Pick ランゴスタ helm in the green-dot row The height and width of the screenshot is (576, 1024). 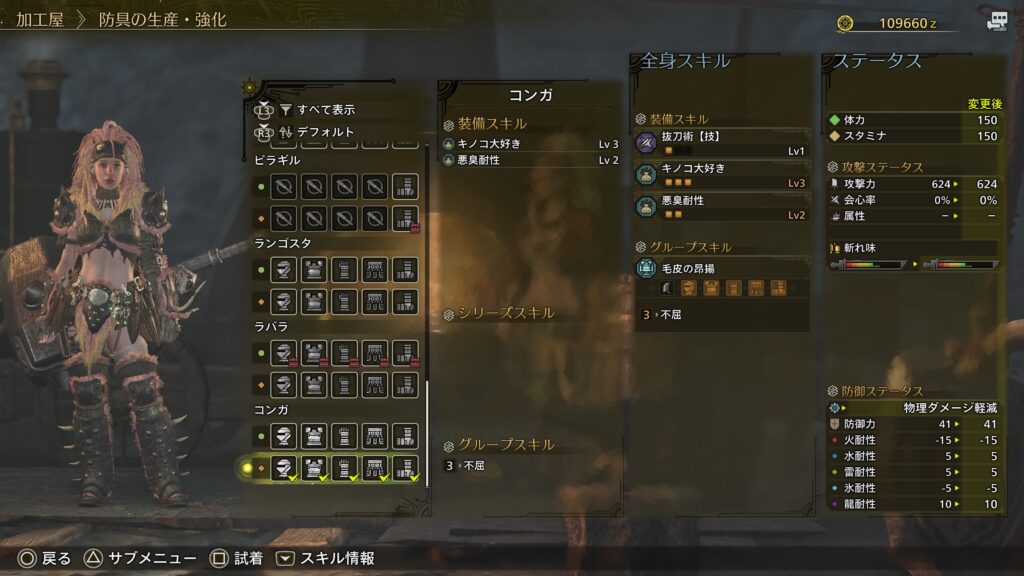[x=284, y=270]
